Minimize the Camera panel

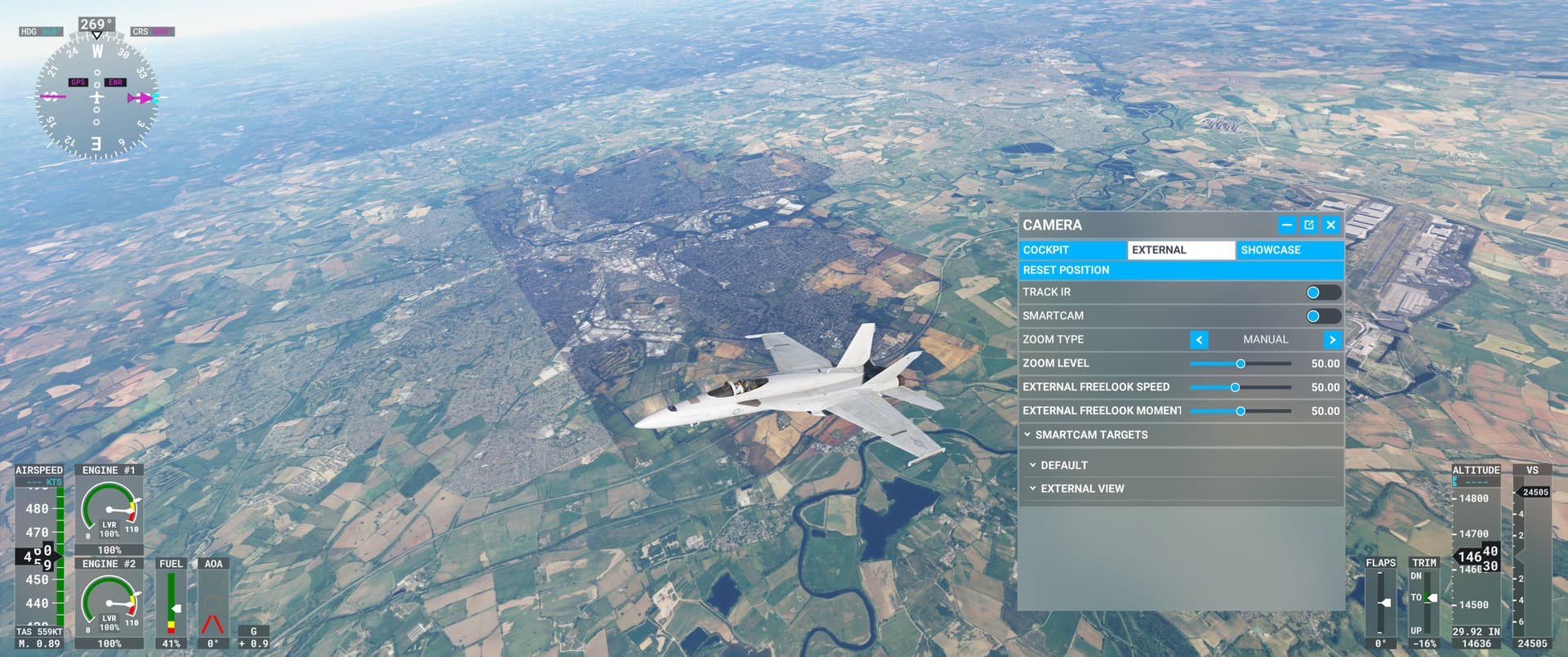(x=1287, y=225)
